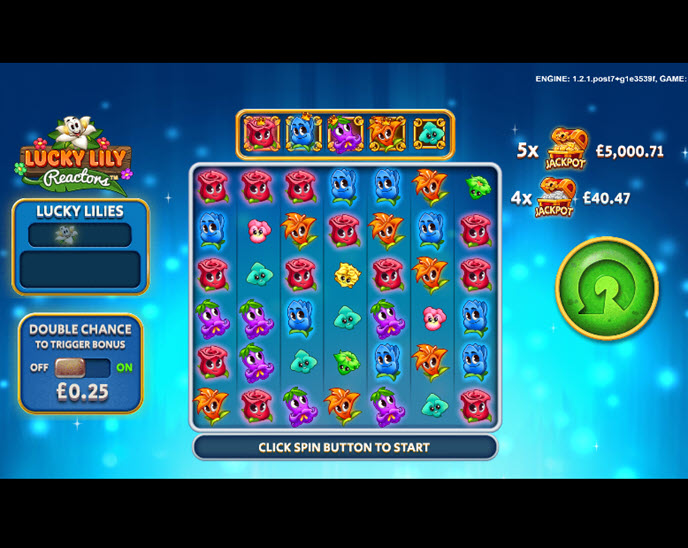Choose the blue tulip icon in top bar
Image resolution: width=688 pixels, height=548 pixels.
coord(303,134)
